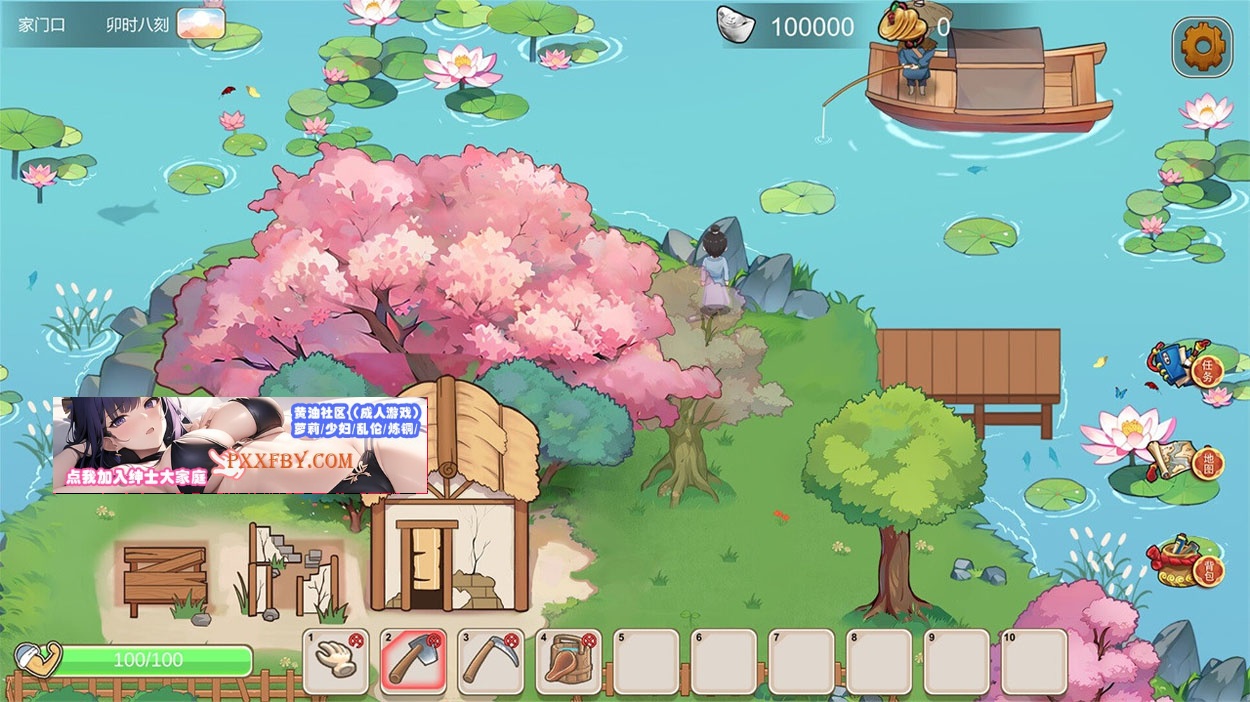Open the quest (任务) journal
Image resolution: width=1250 pixels, height=702 pixels.
(x=1186, y=366)
